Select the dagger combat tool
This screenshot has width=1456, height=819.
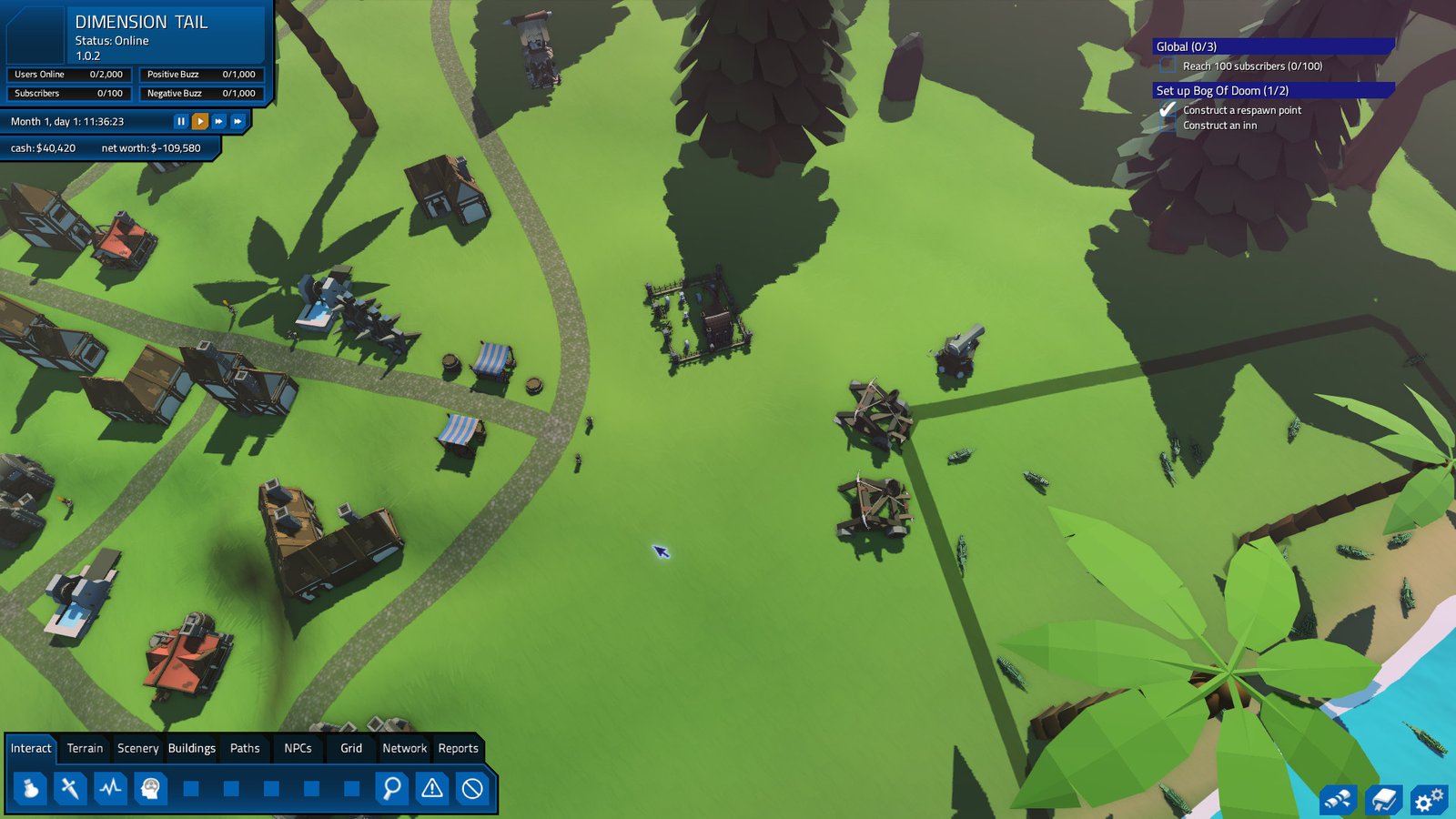coord(67,790)
